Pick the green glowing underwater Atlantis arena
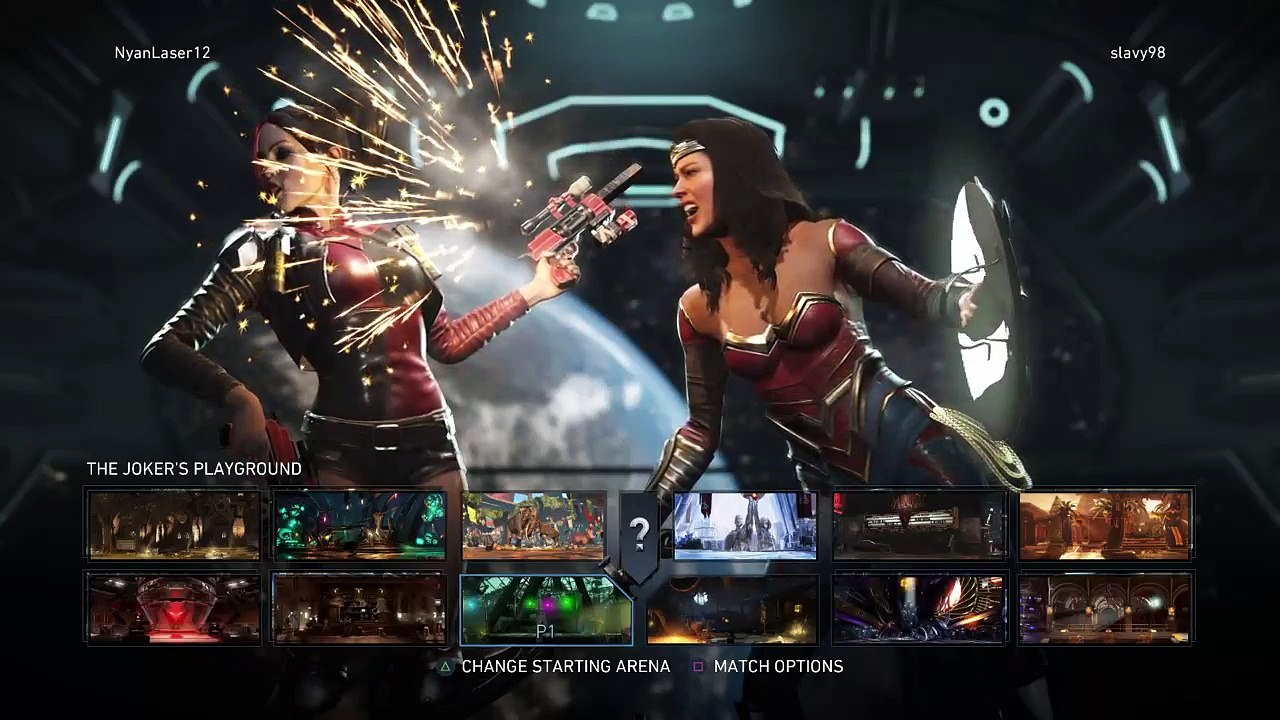Image resolution: width=1280 pixels, height=720 pixels. point(359,525)
